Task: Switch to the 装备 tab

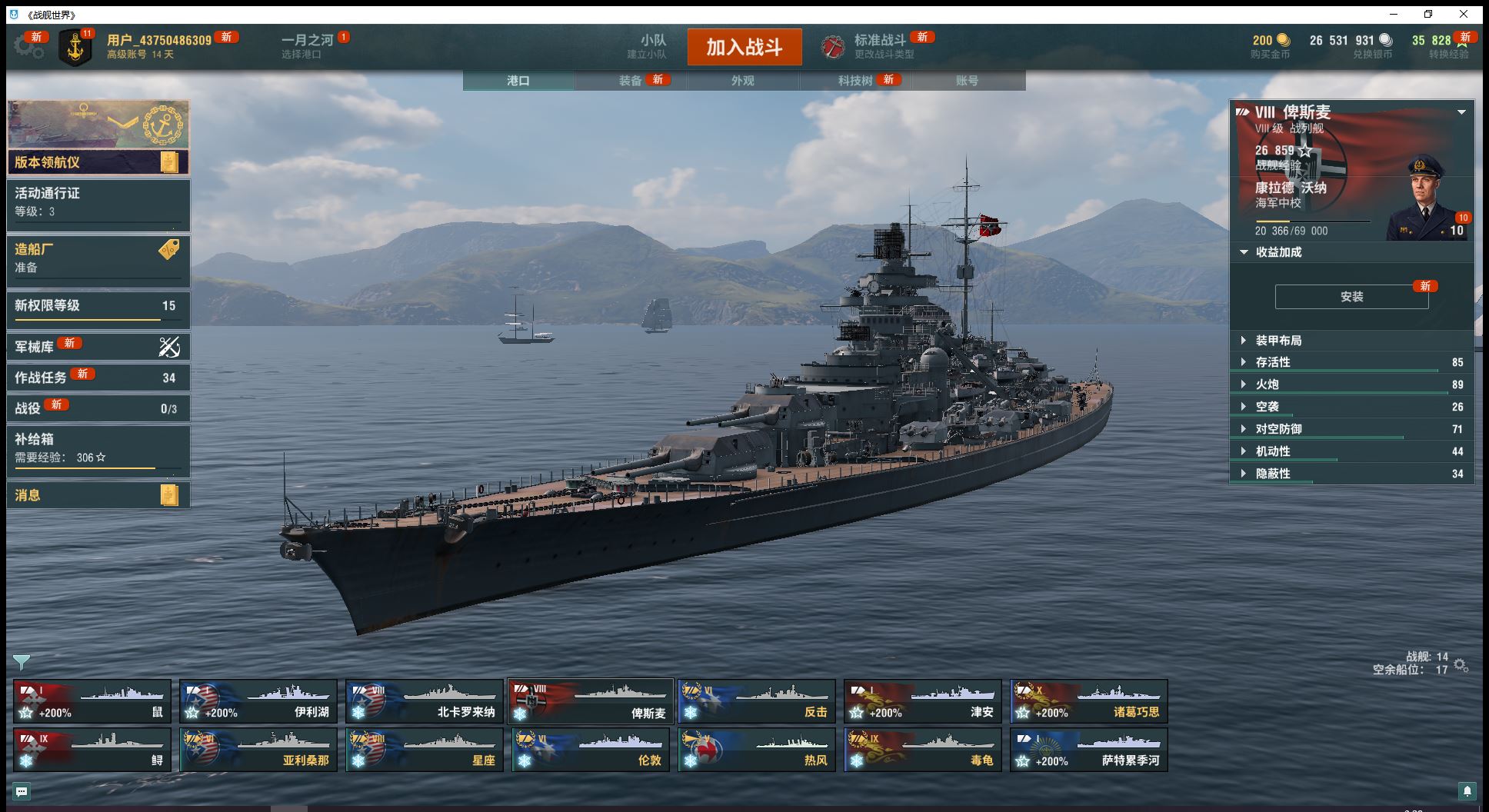Action: (631, 81)
